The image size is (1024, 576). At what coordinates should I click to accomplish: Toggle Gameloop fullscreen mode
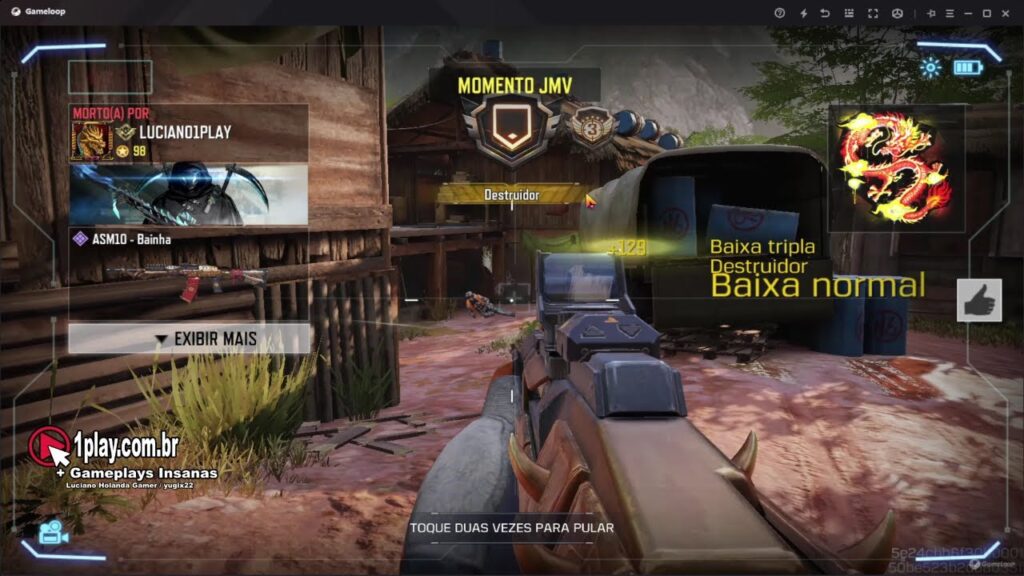(872, 13)
